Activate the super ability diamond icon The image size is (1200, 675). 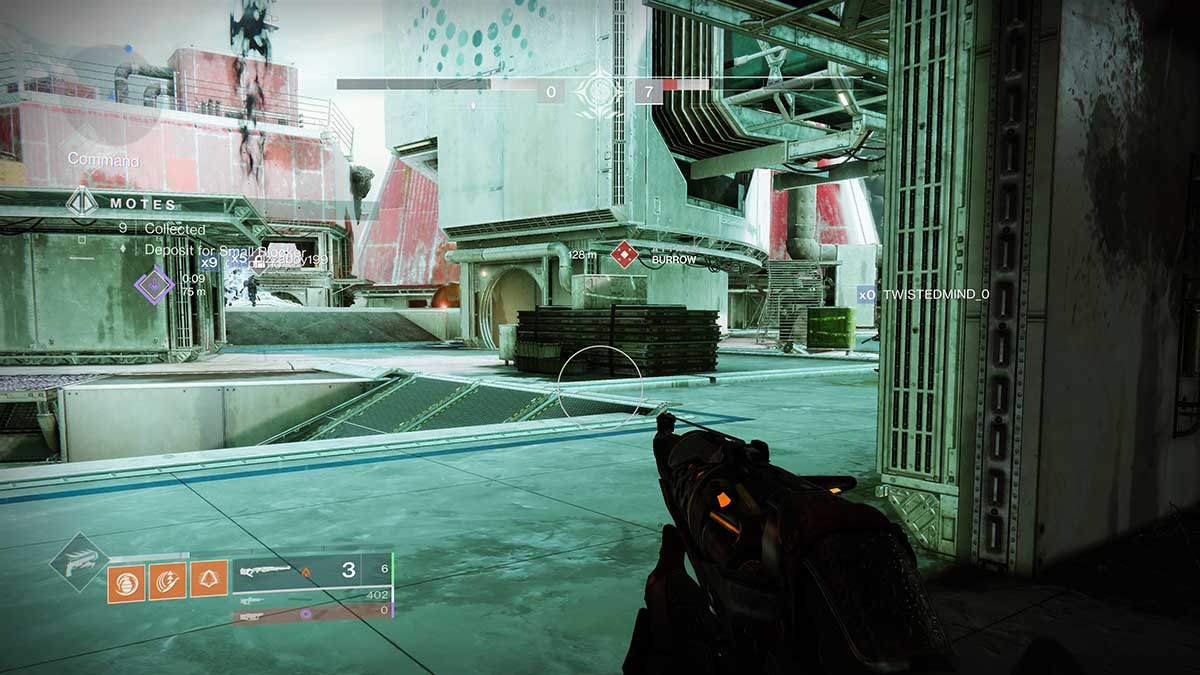79,562
